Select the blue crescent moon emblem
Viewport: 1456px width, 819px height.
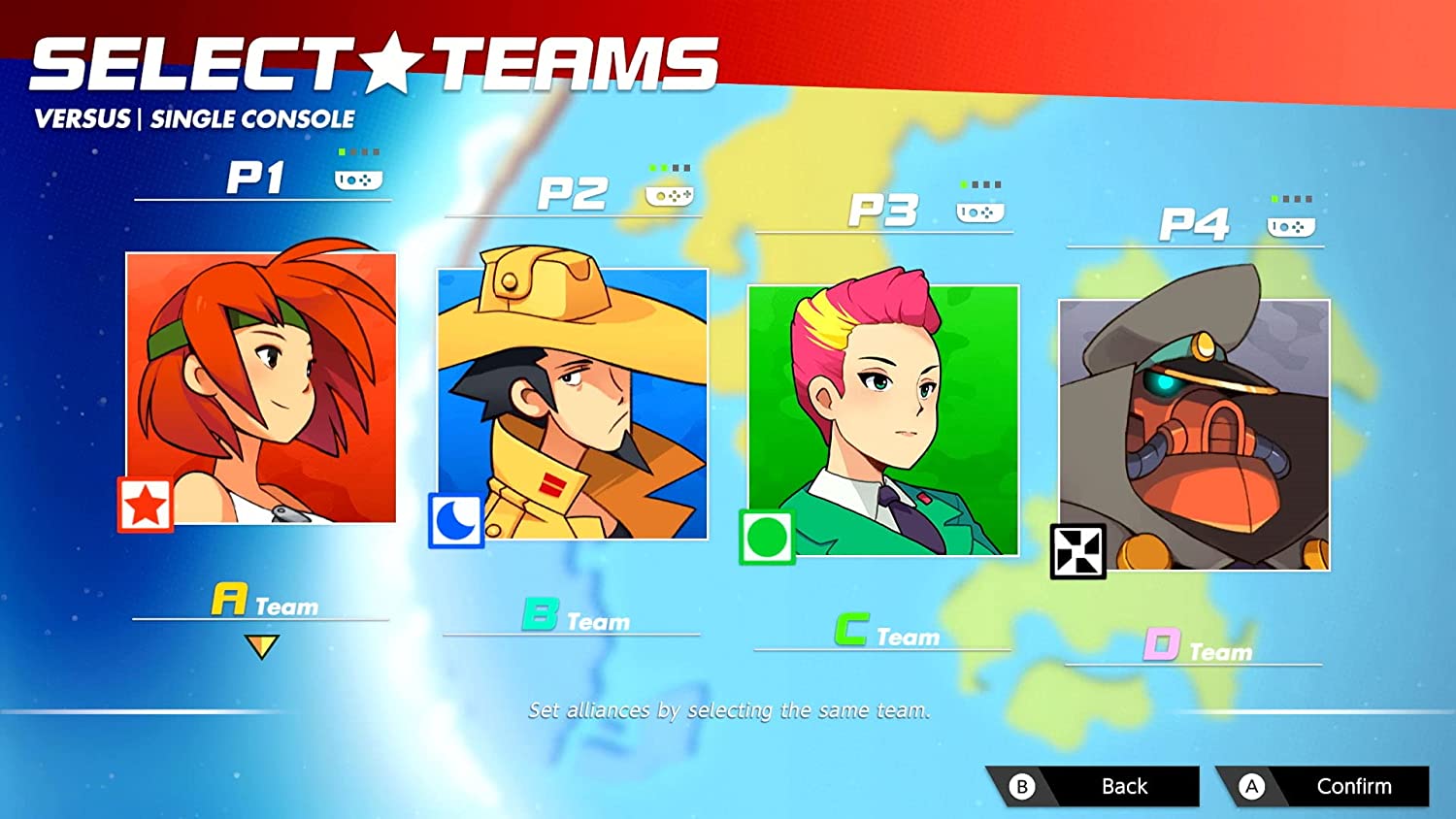pos(456,522)
